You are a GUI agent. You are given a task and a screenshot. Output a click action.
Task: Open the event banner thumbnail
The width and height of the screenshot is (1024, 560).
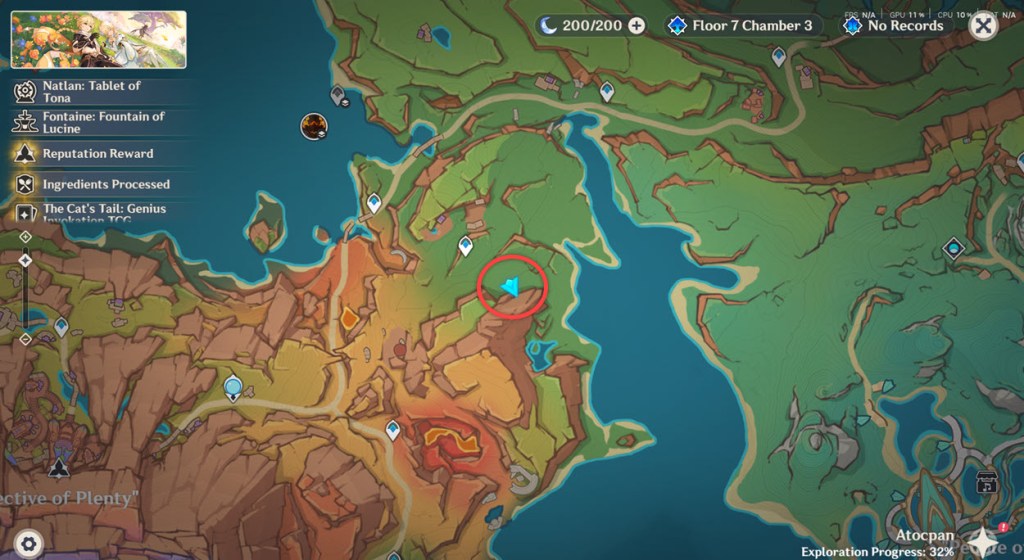pos(98,39)
